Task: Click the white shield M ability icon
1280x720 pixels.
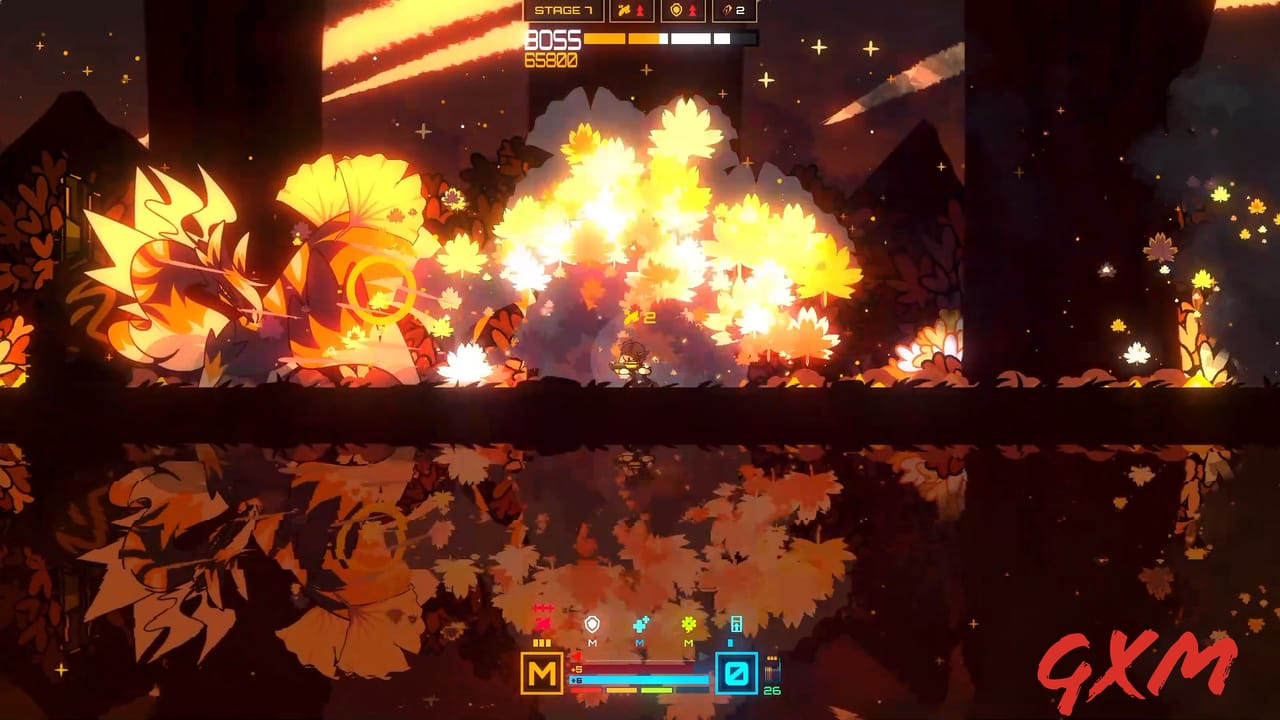Action: pyautogui.click(x=592, y=622)
